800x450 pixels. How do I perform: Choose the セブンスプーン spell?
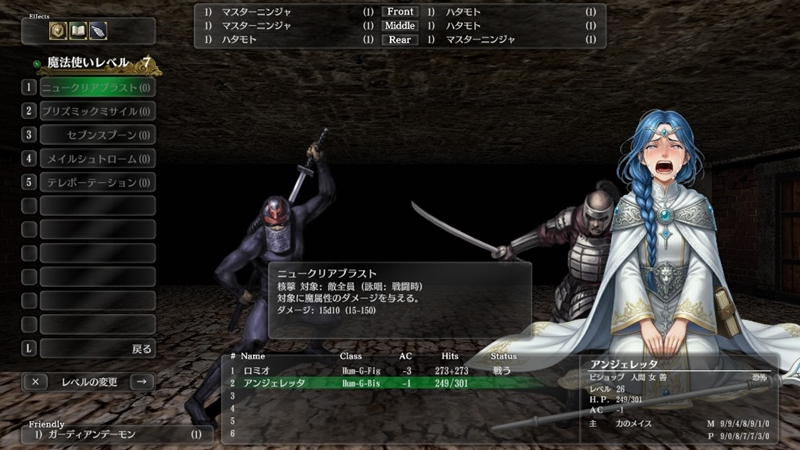click(97, 135)
